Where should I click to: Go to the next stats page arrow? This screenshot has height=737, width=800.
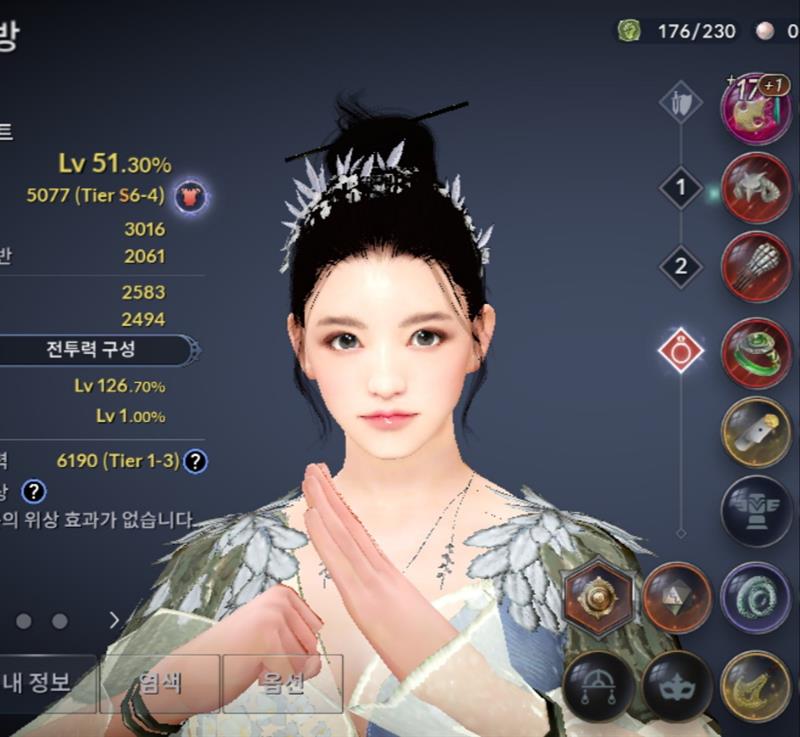click(114, 621)
